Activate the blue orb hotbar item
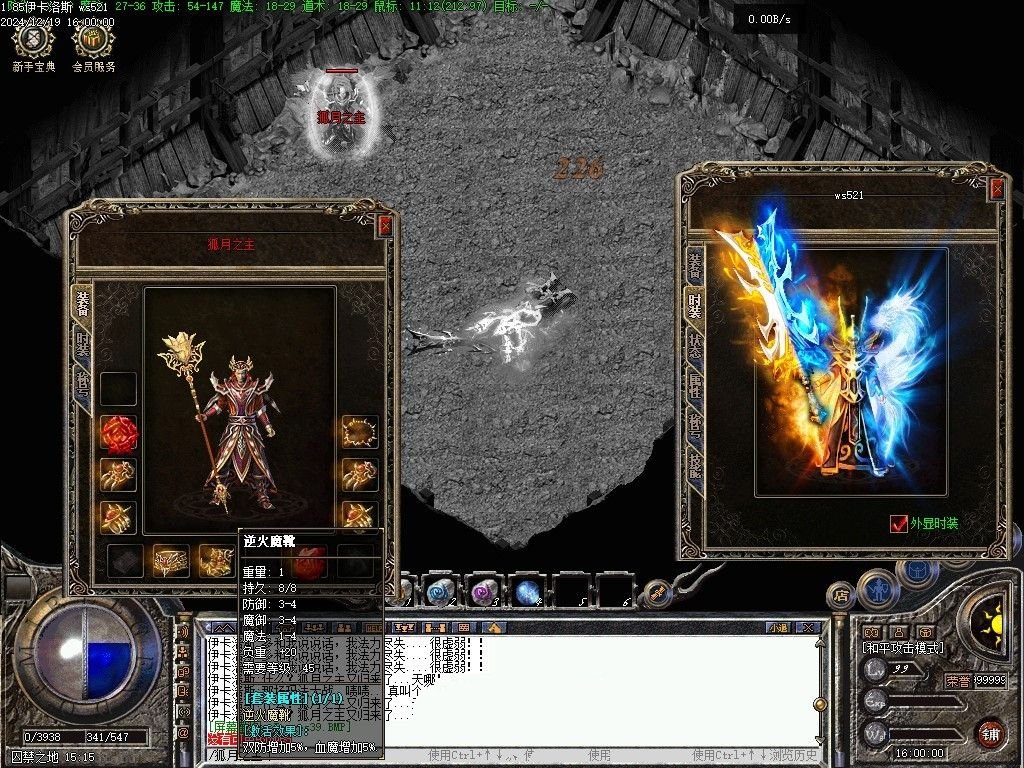Image resolution: width=1024 pixels, height=768 pixels. click(x=528, y=592)
